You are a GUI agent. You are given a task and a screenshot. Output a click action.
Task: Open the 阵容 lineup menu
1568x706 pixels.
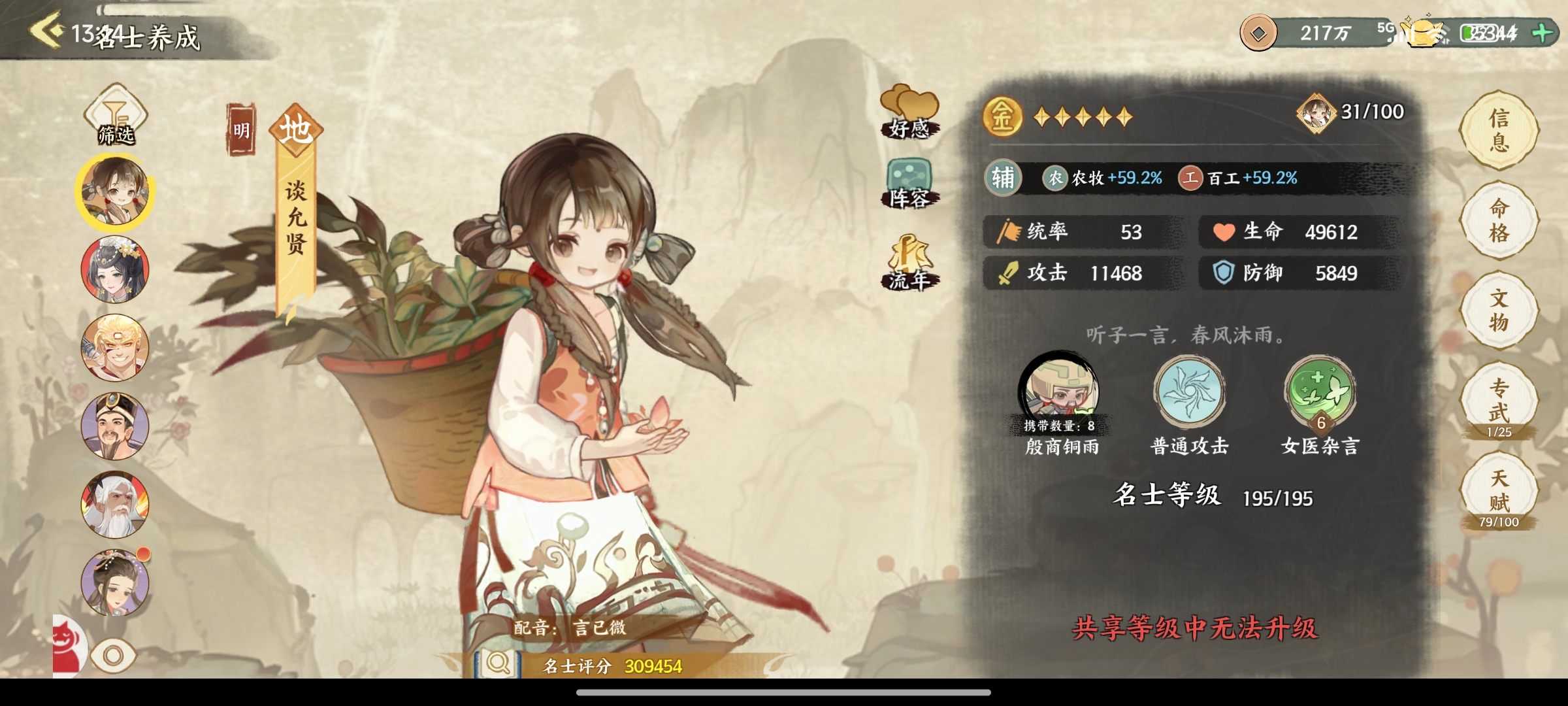tap(909, 184)
